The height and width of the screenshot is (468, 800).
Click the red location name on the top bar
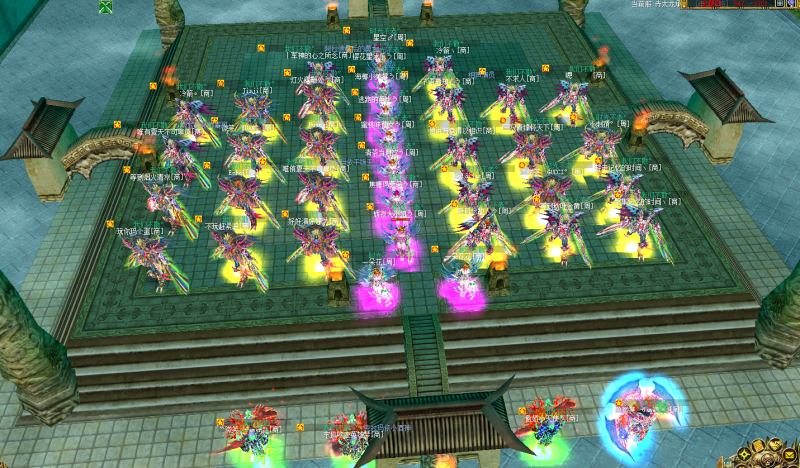712,3
